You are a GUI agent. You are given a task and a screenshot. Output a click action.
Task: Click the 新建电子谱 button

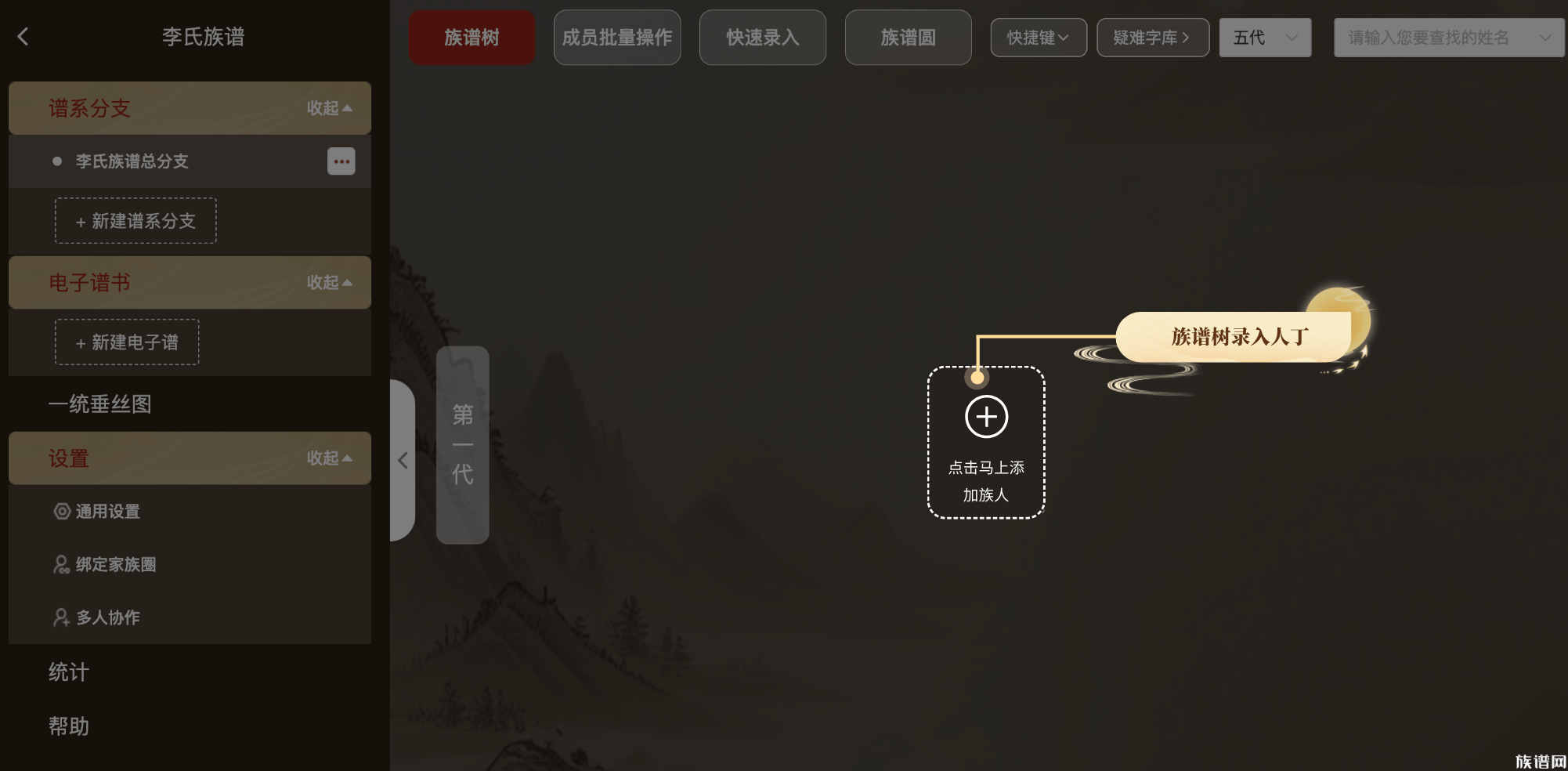(127, 342)
